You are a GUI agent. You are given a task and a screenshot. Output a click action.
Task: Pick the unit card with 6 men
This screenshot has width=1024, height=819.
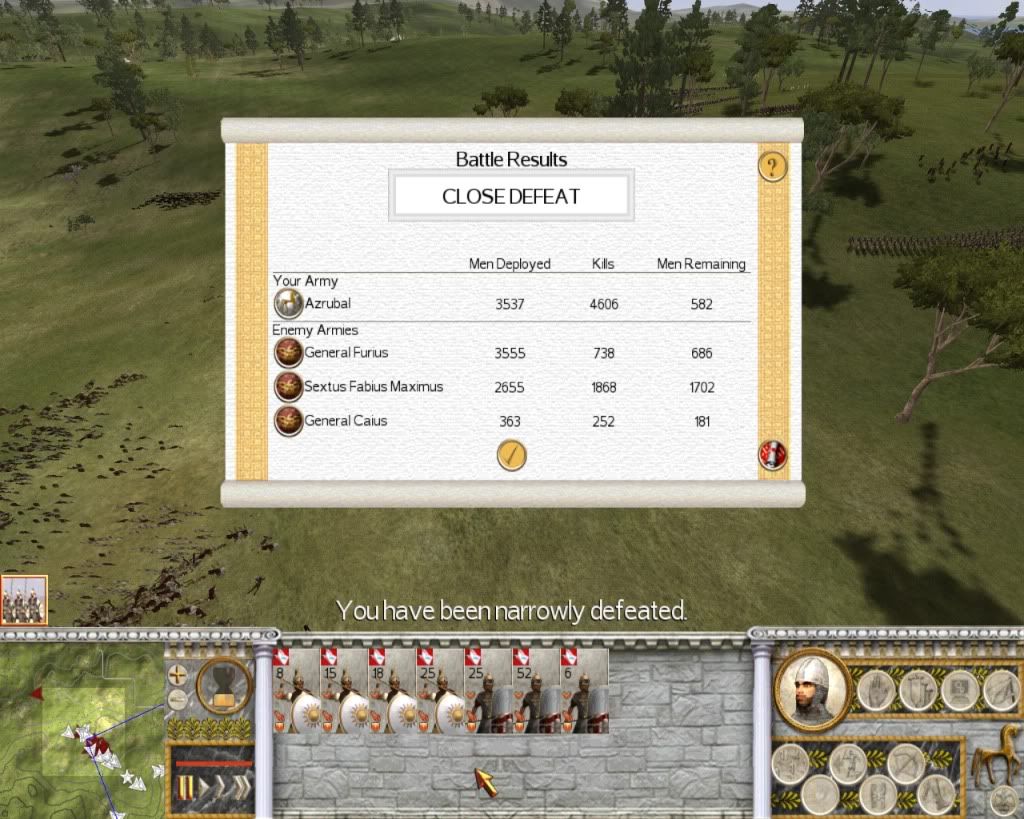click(583, 690)
